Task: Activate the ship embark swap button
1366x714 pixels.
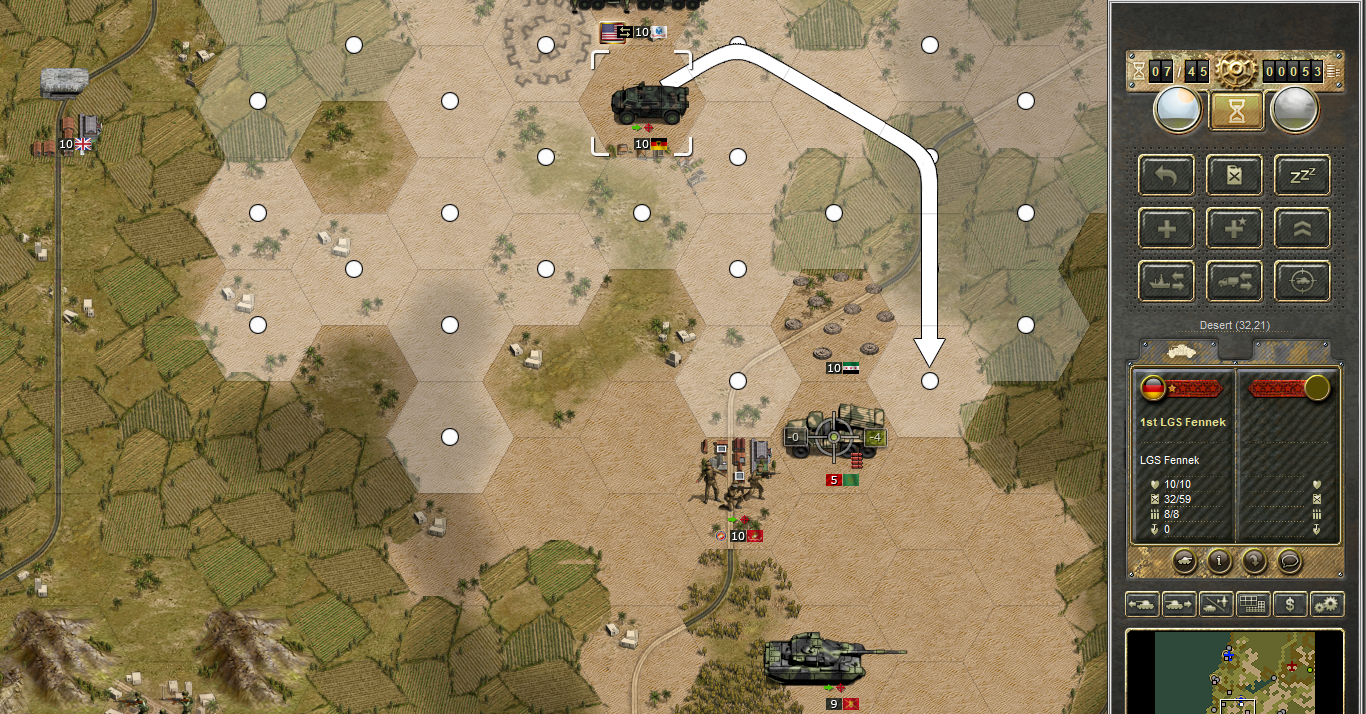Action: coord(1166,282)
